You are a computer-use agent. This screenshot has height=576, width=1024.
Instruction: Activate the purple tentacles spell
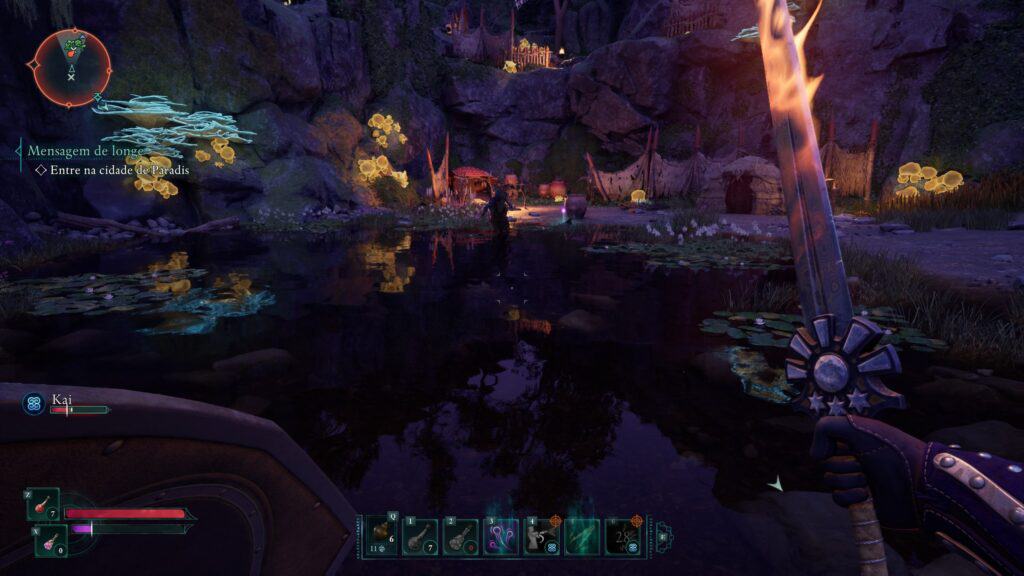[500, 536]
